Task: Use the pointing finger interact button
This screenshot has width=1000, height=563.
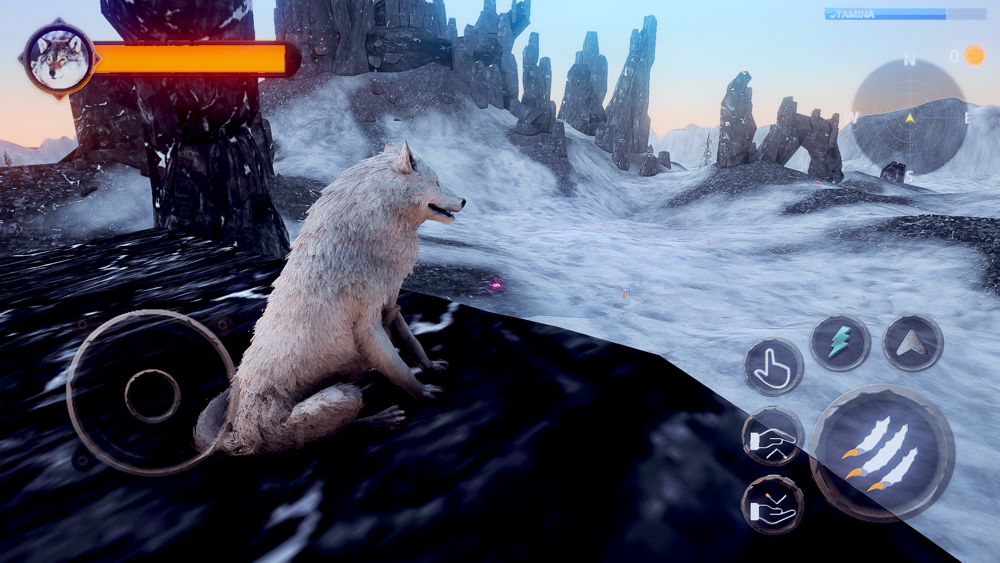Action: point(773,367)
